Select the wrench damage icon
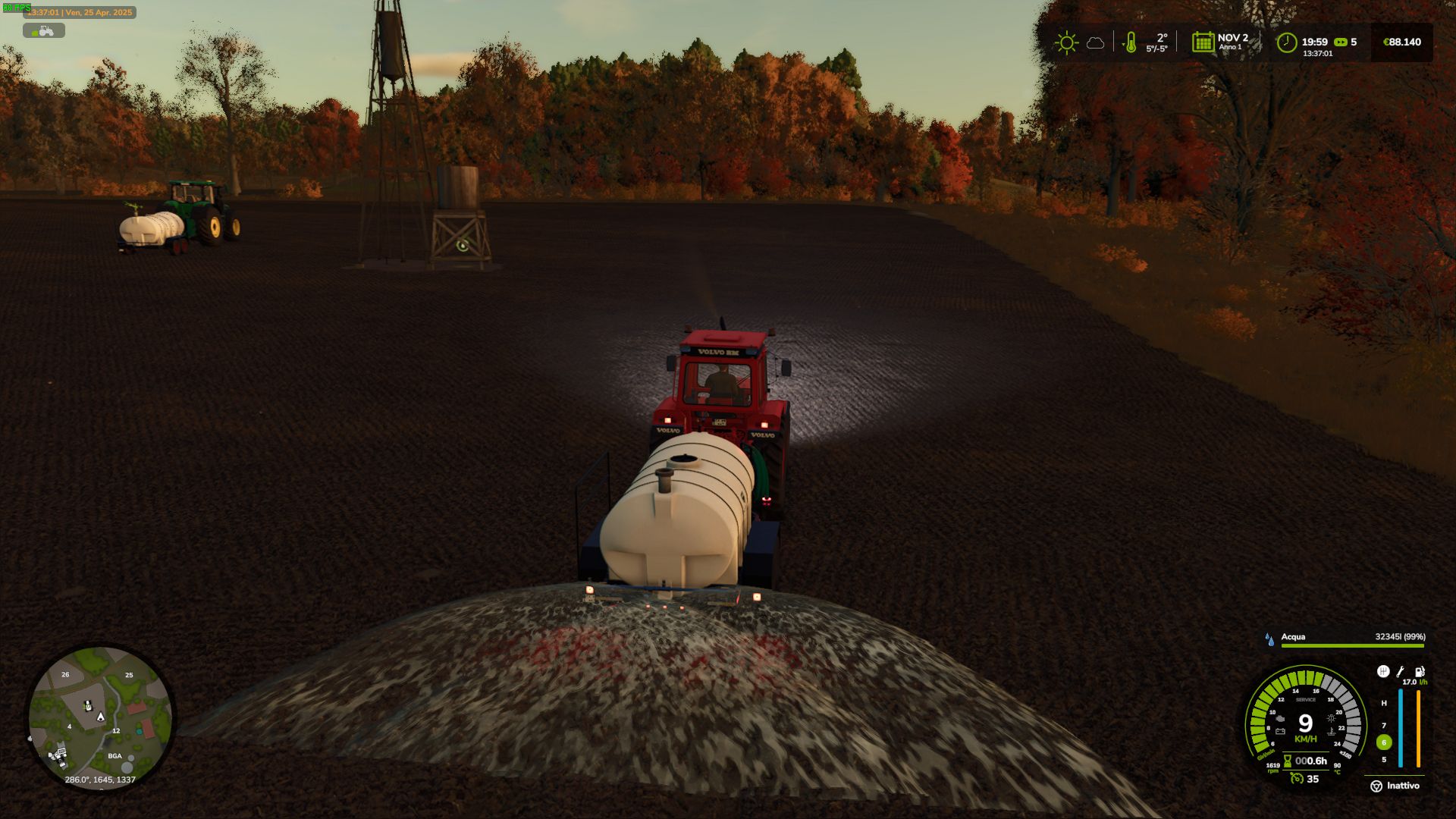Image resolution: width=1456 pixels, height=819 pixels. point(1401,672)
